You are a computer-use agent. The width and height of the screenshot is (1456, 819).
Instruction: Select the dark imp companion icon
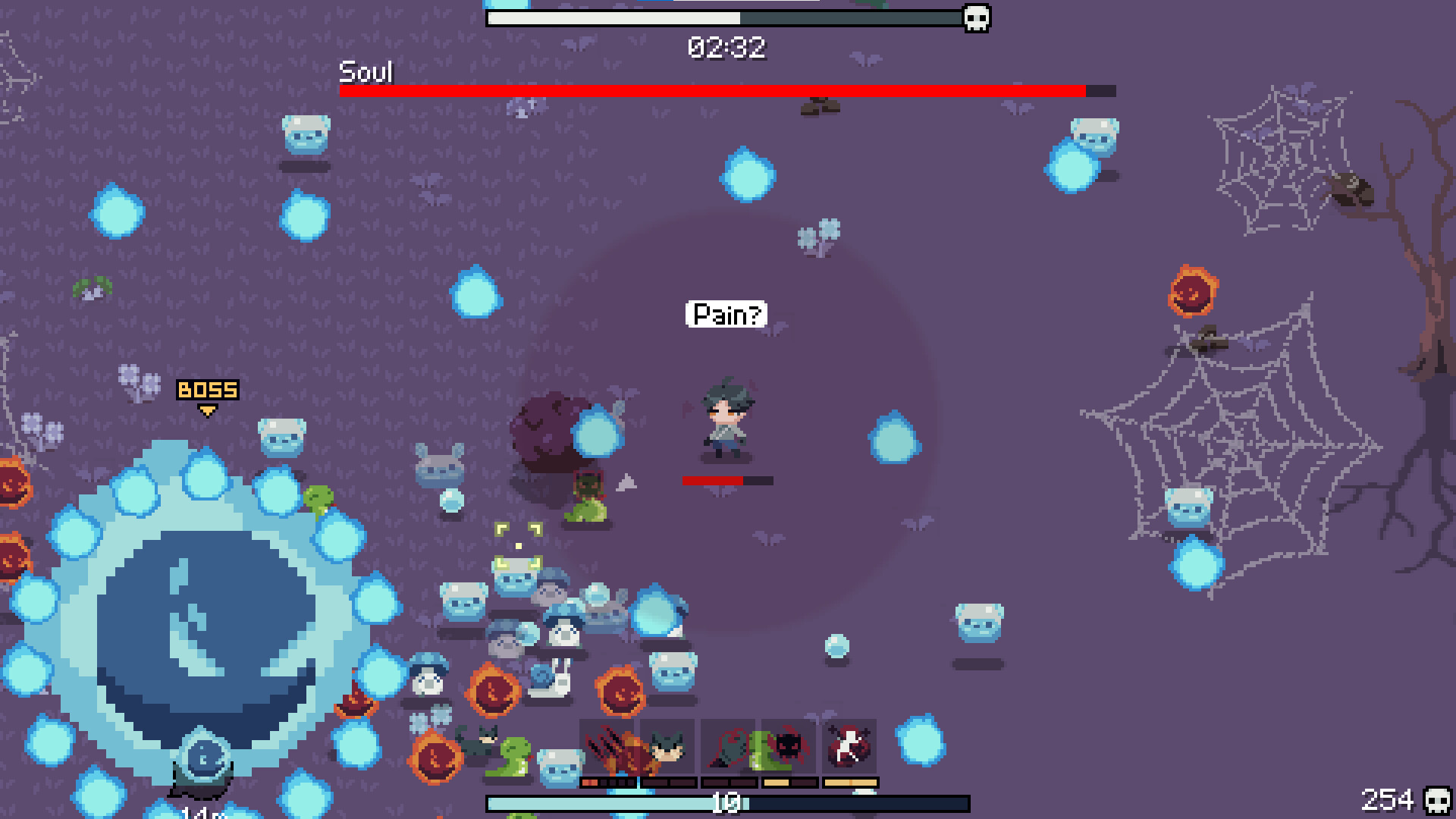click(x=789, y=747)
